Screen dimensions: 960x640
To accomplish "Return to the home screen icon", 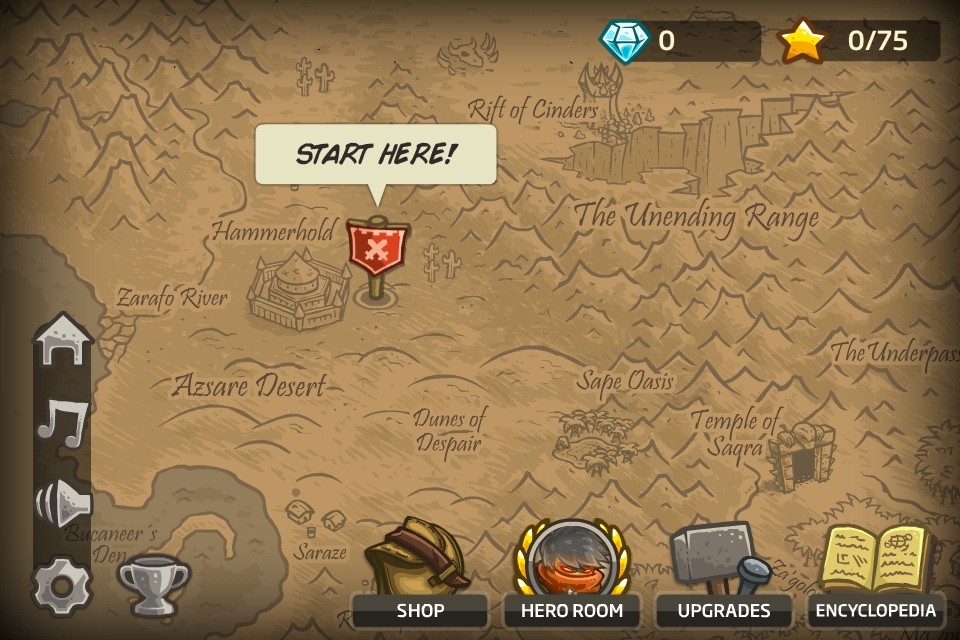I will point(62,342).
